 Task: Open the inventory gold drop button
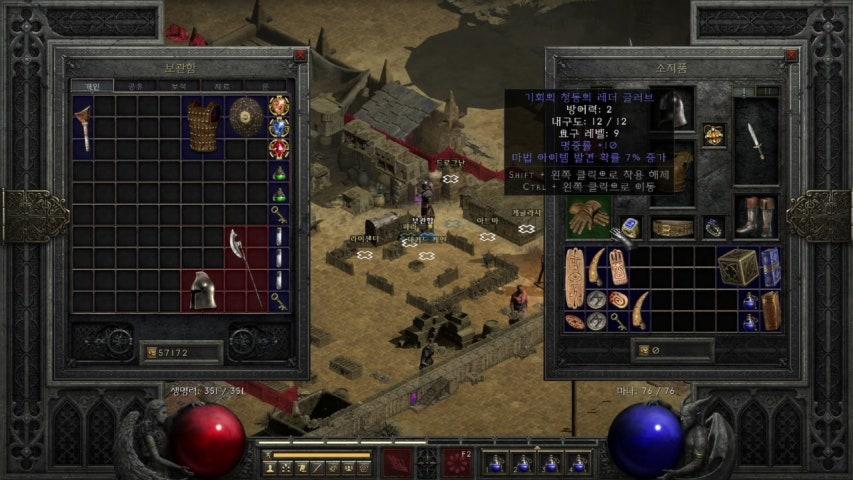642,351
